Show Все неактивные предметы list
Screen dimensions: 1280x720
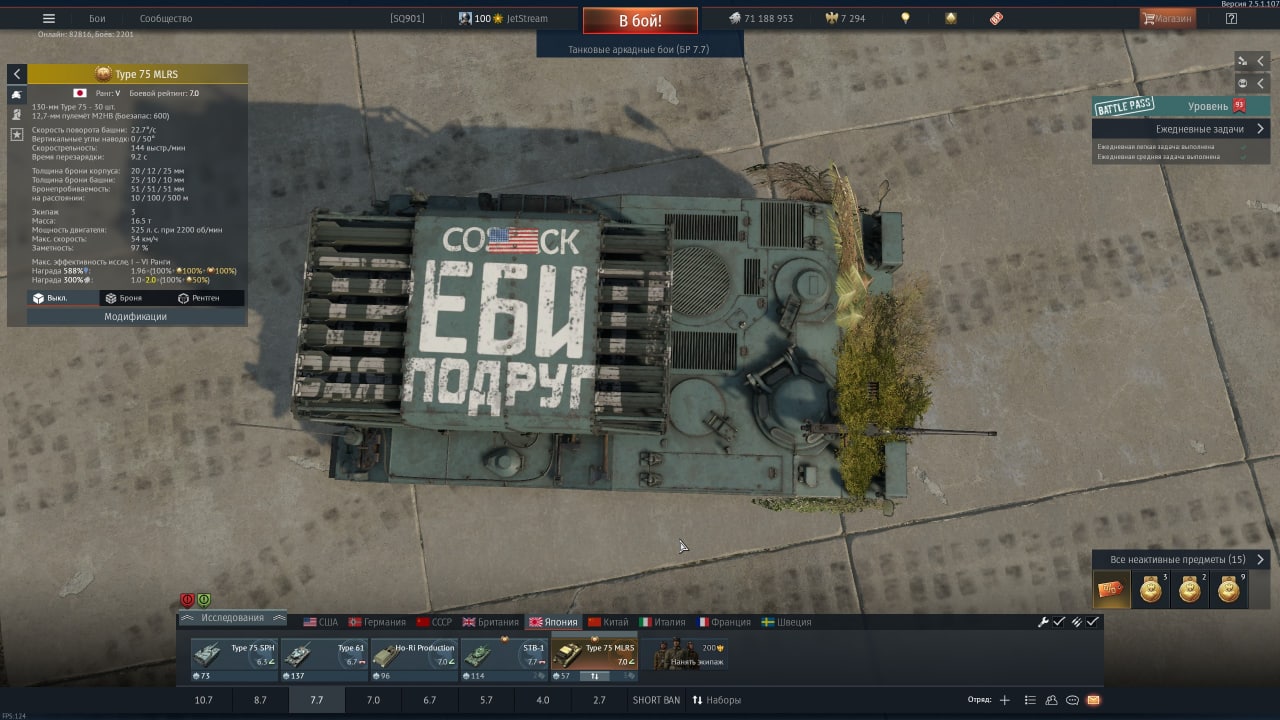[x=1180, y=560]
